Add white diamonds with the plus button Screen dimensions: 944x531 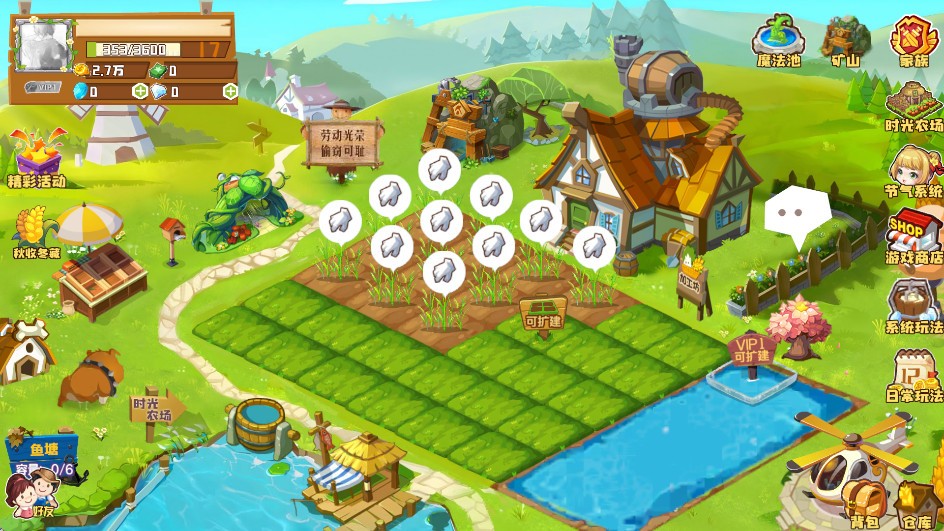click(x=230, y=92)
